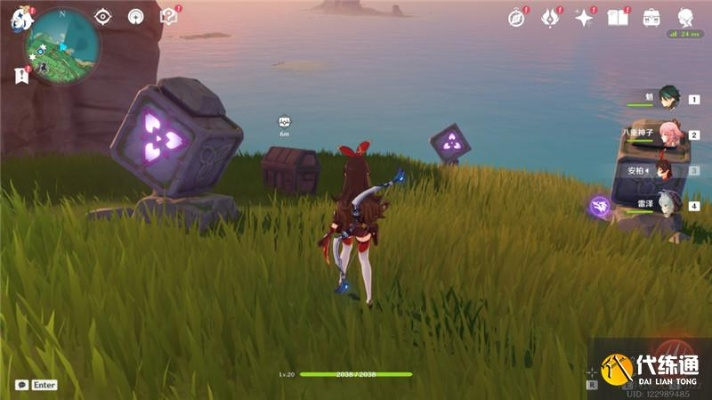Open the bookmark notice icon under Paimon
Image resolution: width=712 pixels, height=400 pixels.
[21, 74]
